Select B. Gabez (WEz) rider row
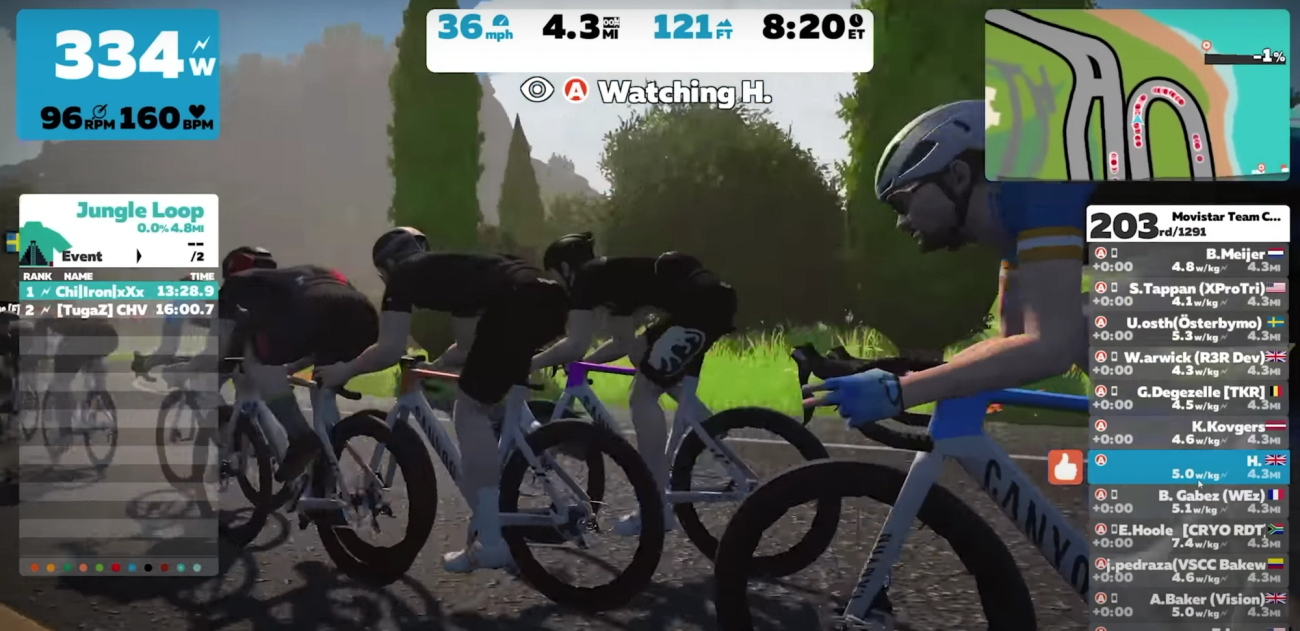Viewport: 1300px width, 631px height. (x=1187, y=502)
